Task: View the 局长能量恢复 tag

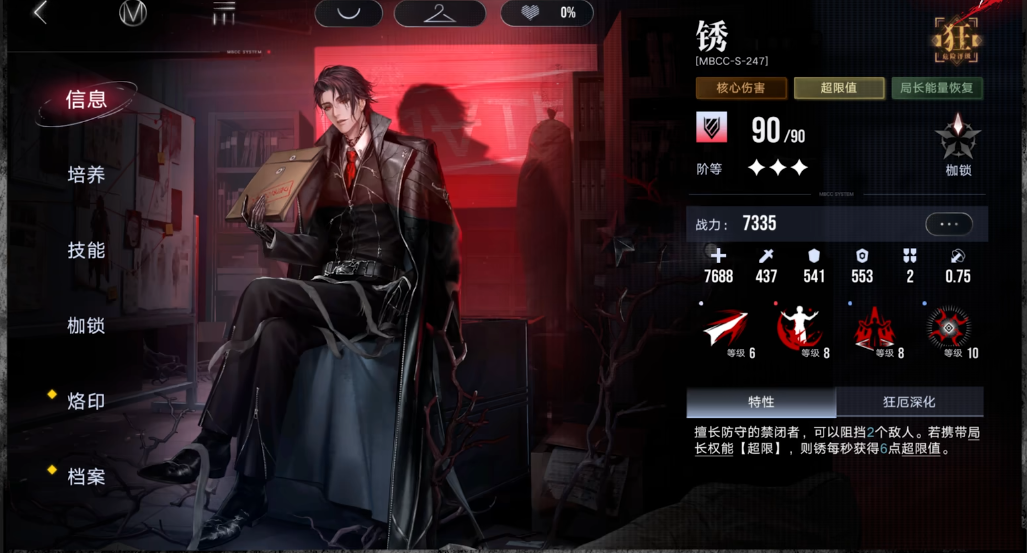Action: pyautogui.click(x=936, y=88)
